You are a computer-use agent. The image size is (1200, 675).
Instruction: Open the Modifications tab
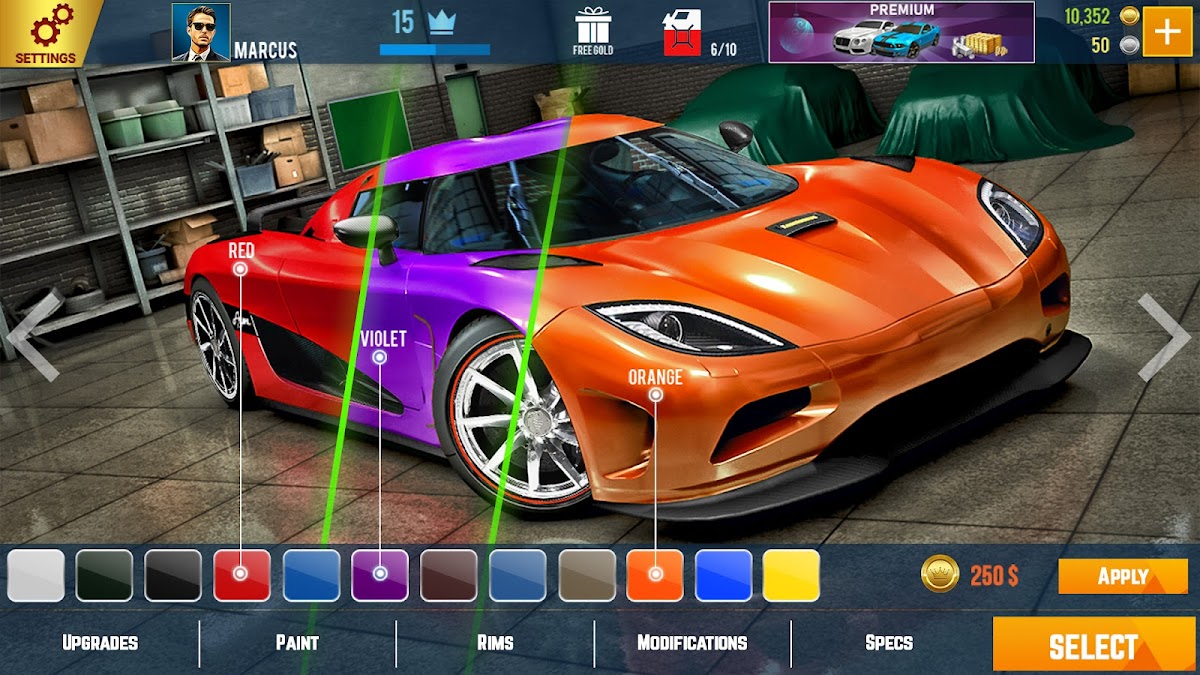tap(692, 643)
